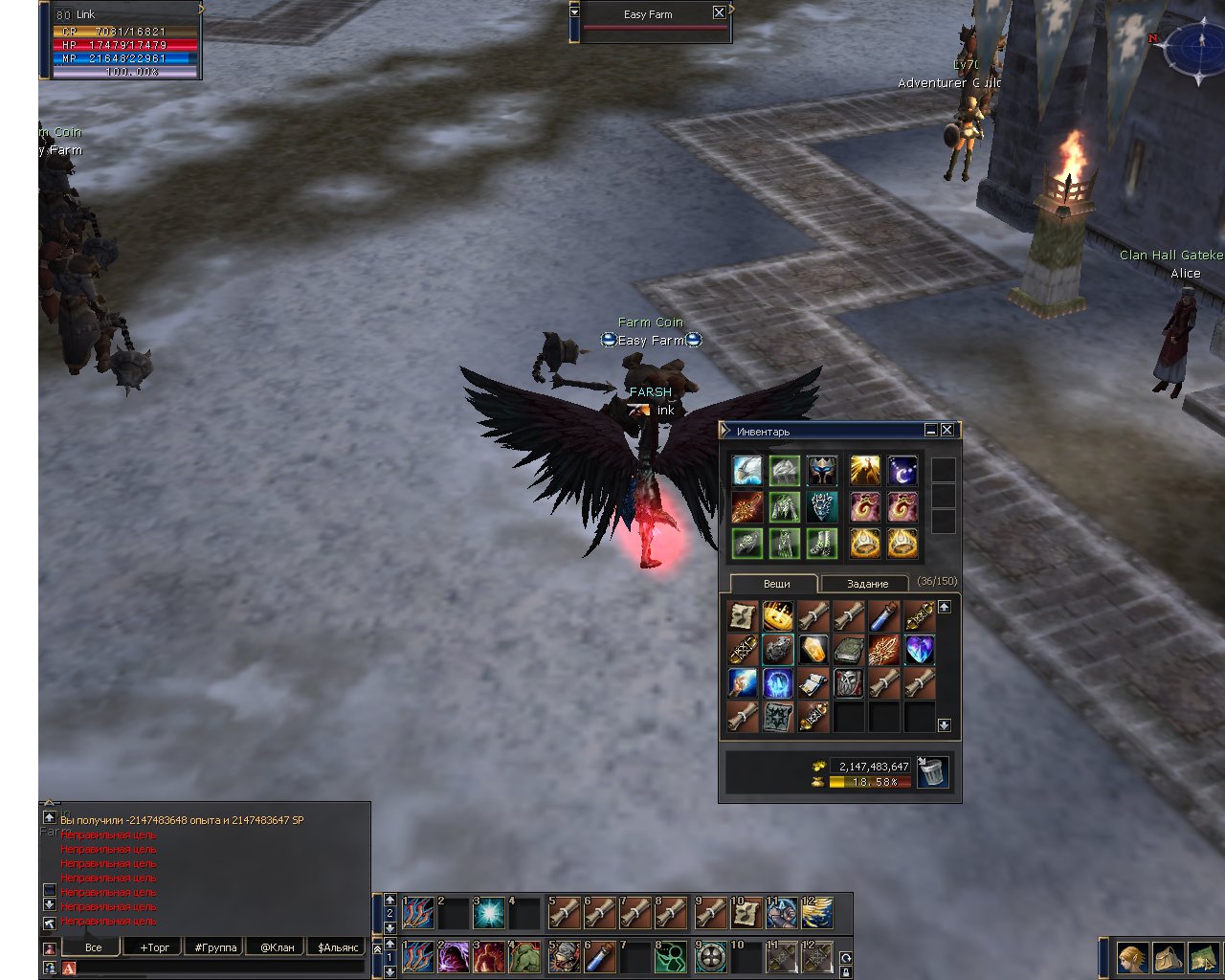The height and width of the screenshot is (980, 1225).
Task: Show the @Клан clan chat tab
Action: (278, 947)
